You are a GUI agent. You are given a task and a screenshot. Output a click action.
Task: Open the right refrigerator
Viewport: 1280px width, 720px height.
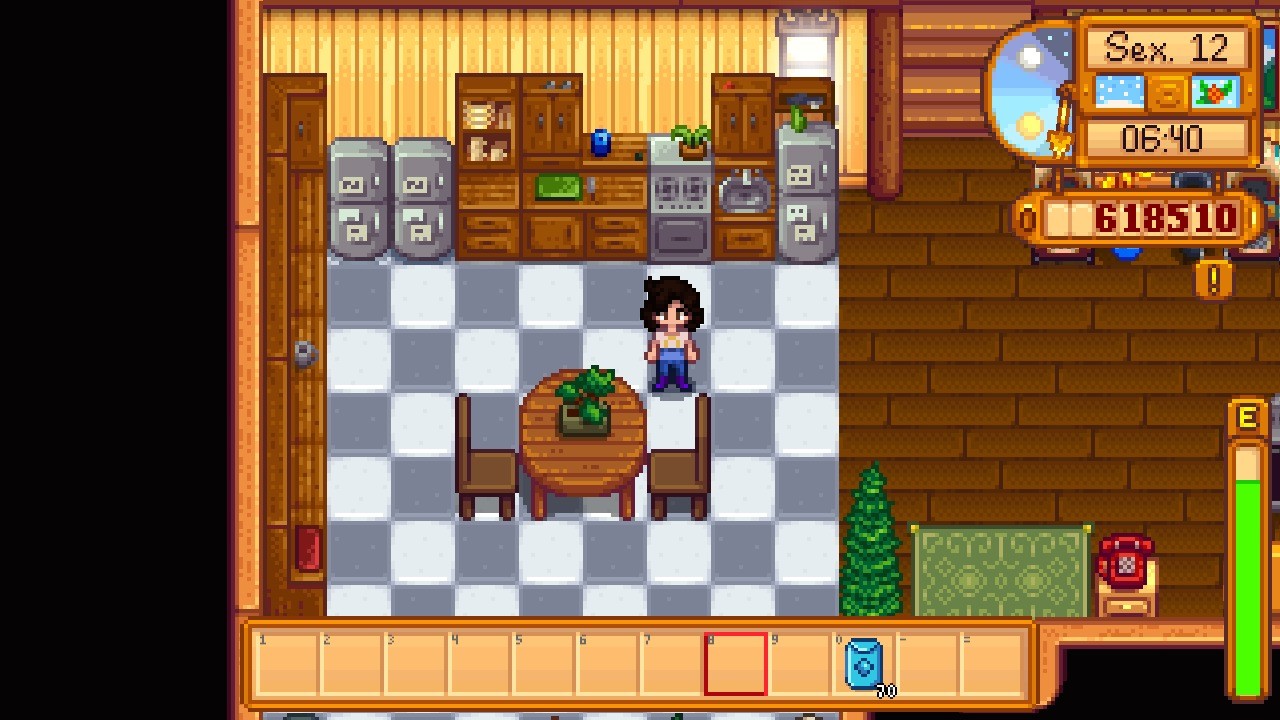tap(420, 200)
